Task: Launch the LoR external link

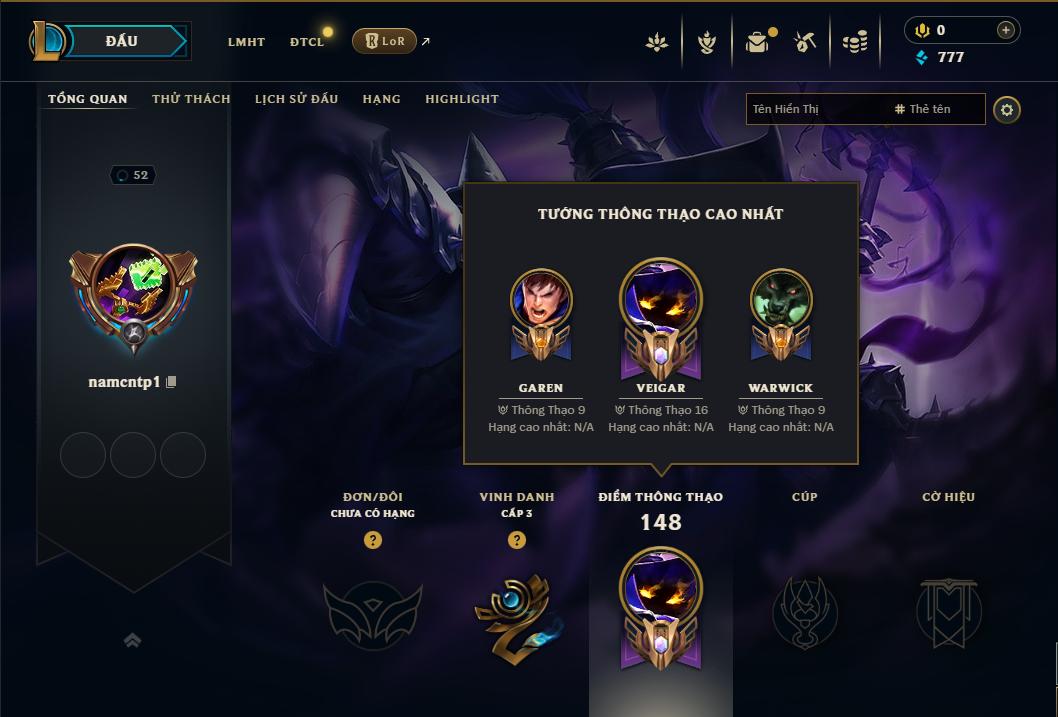Action: 385,41
